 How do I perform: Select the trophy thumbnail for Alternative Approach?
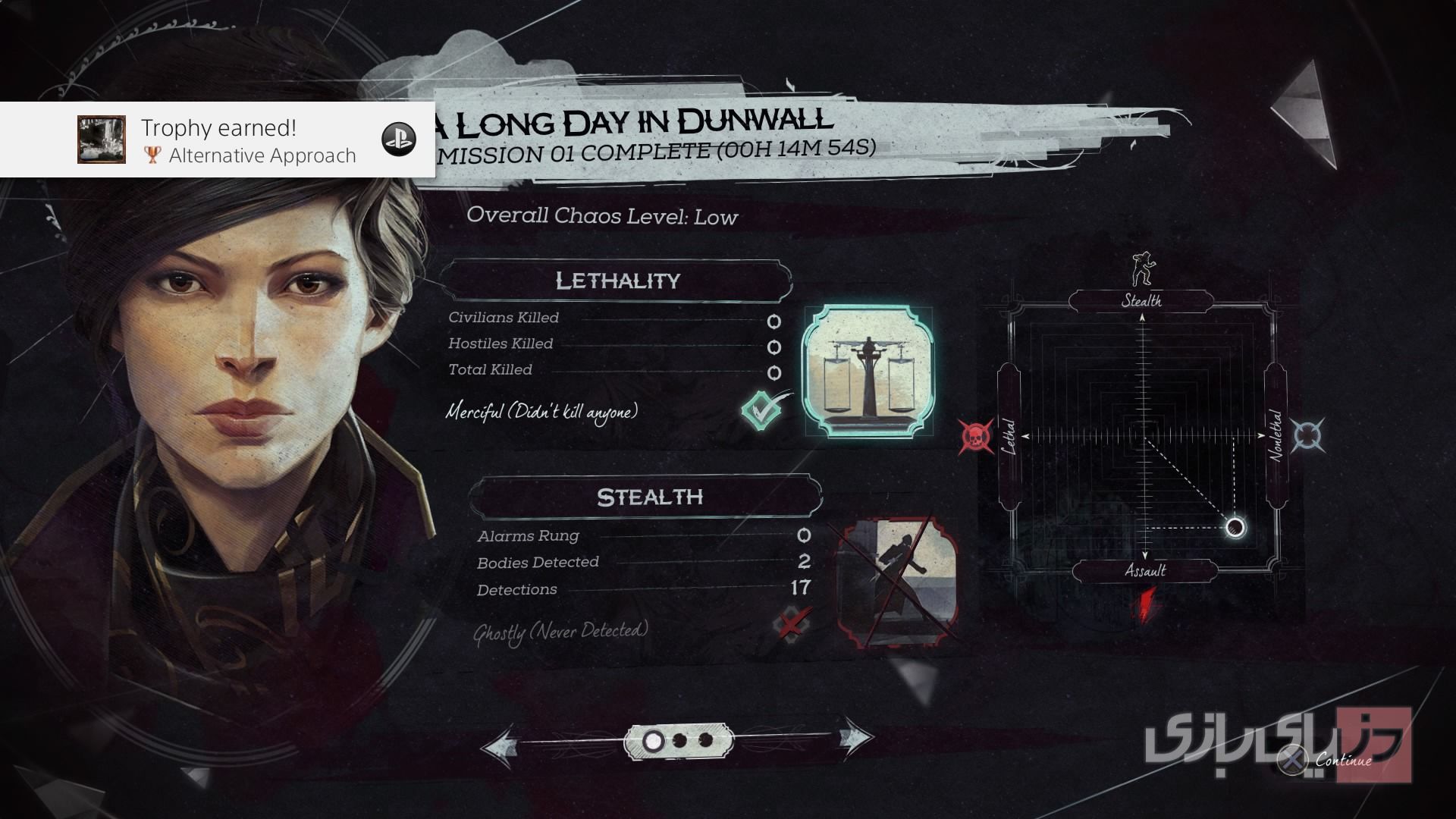coord(100,139)
